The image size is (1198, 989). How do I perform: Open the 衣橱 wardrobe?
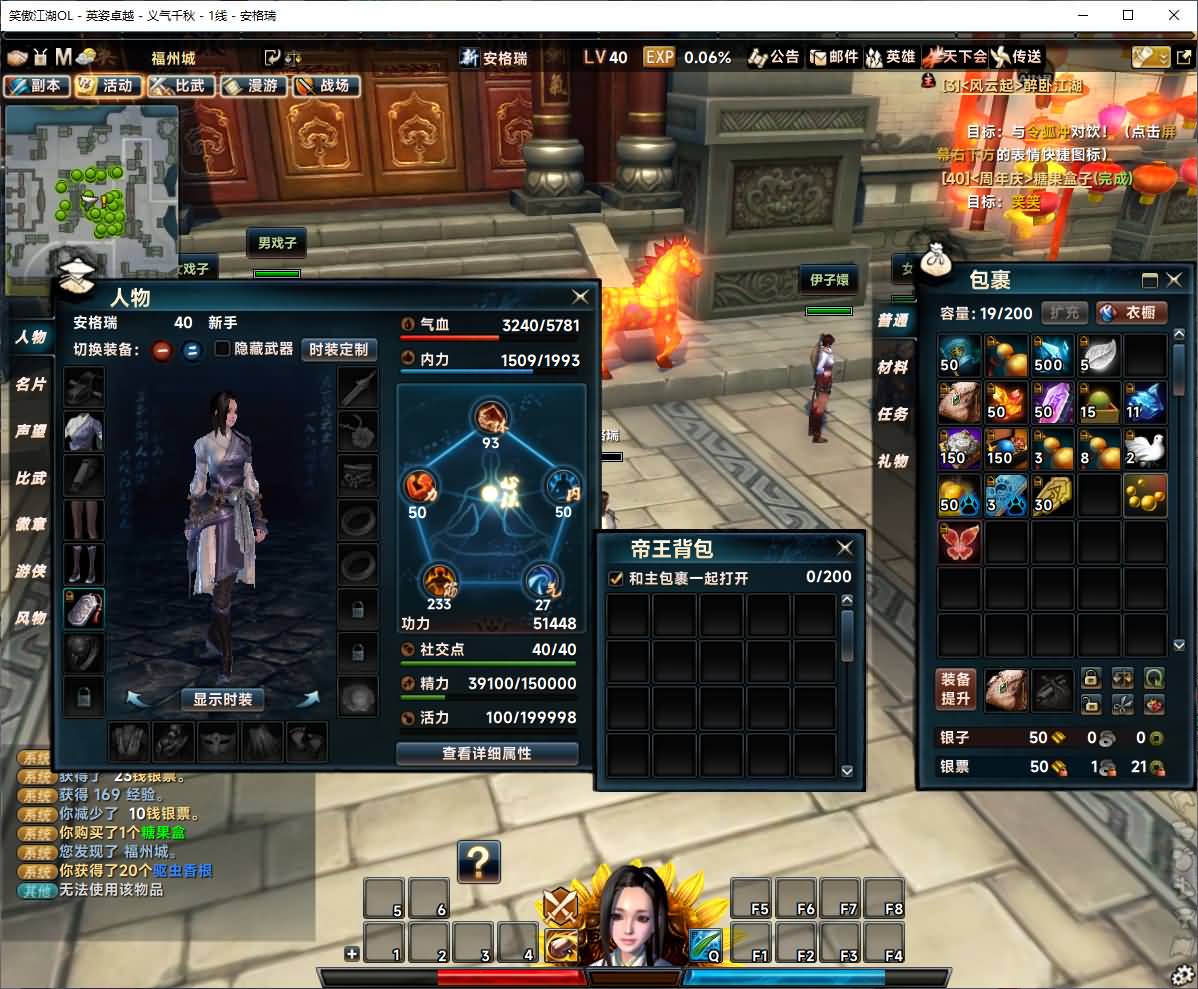[x=1131, y=313]
